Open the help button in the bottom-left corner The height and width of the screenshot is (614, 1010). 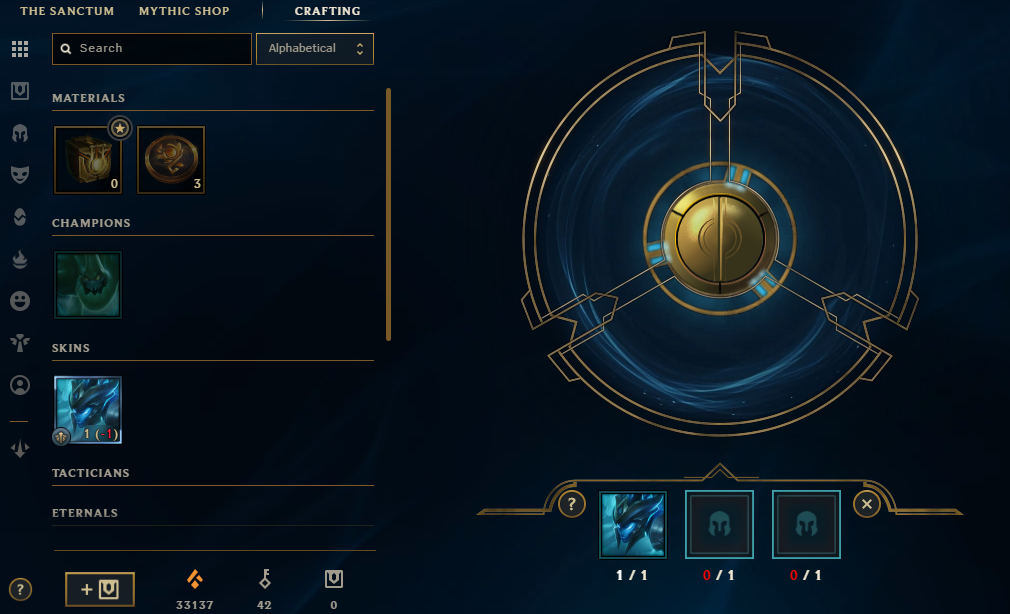click(x=19, y=589)
